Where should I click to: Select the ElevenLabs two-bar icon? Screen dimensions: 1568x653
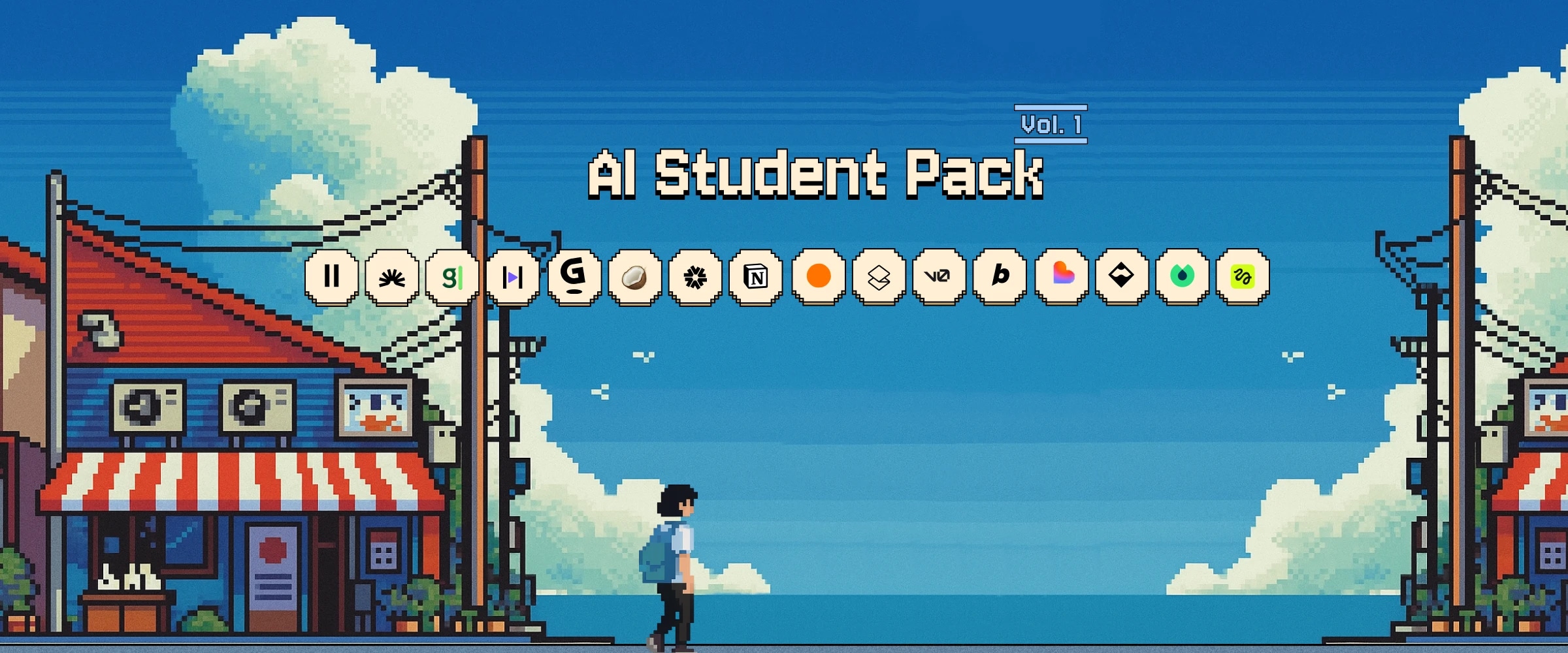332,277
